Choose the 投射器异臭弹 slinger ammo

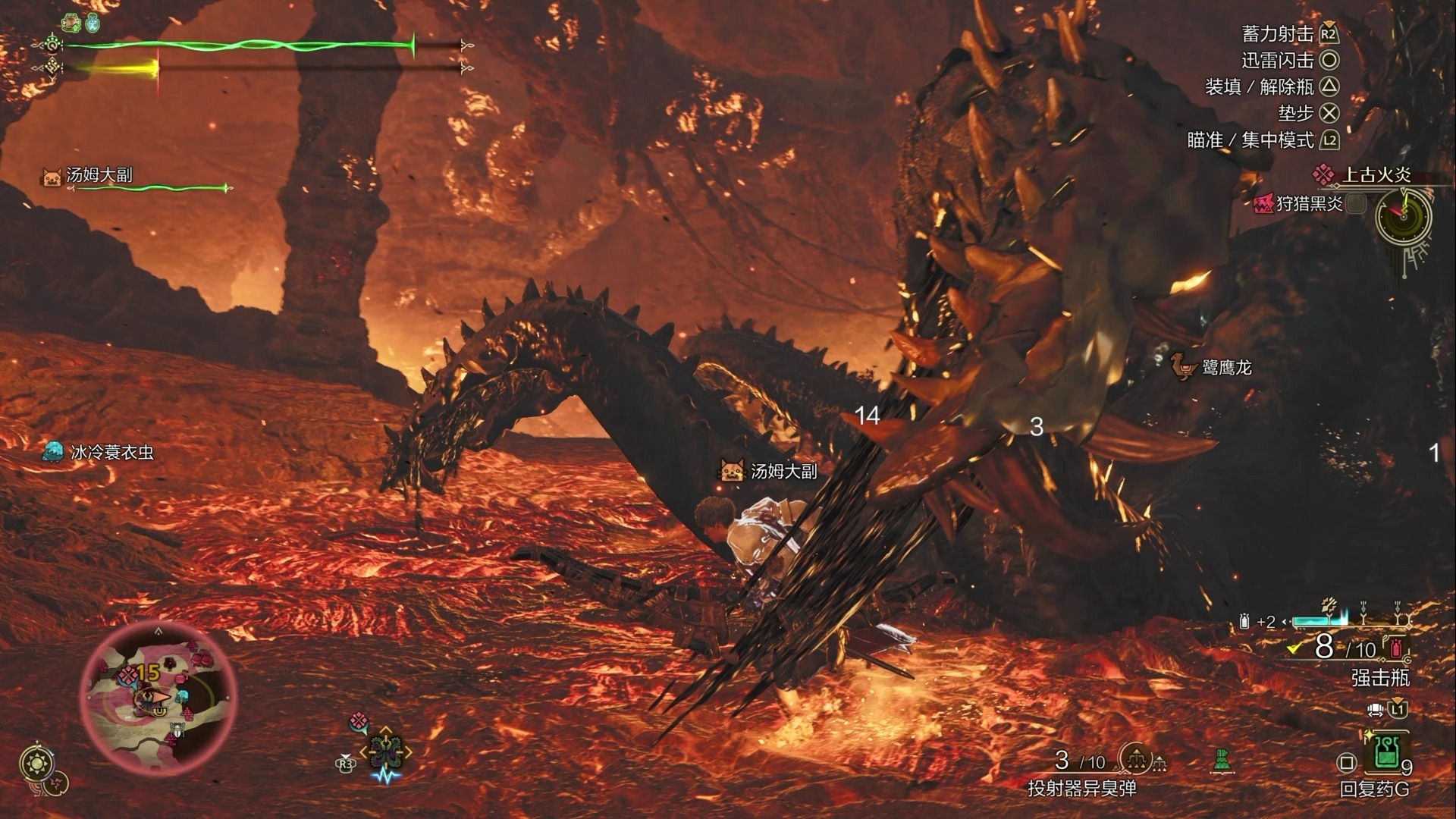click(1081, 789)
